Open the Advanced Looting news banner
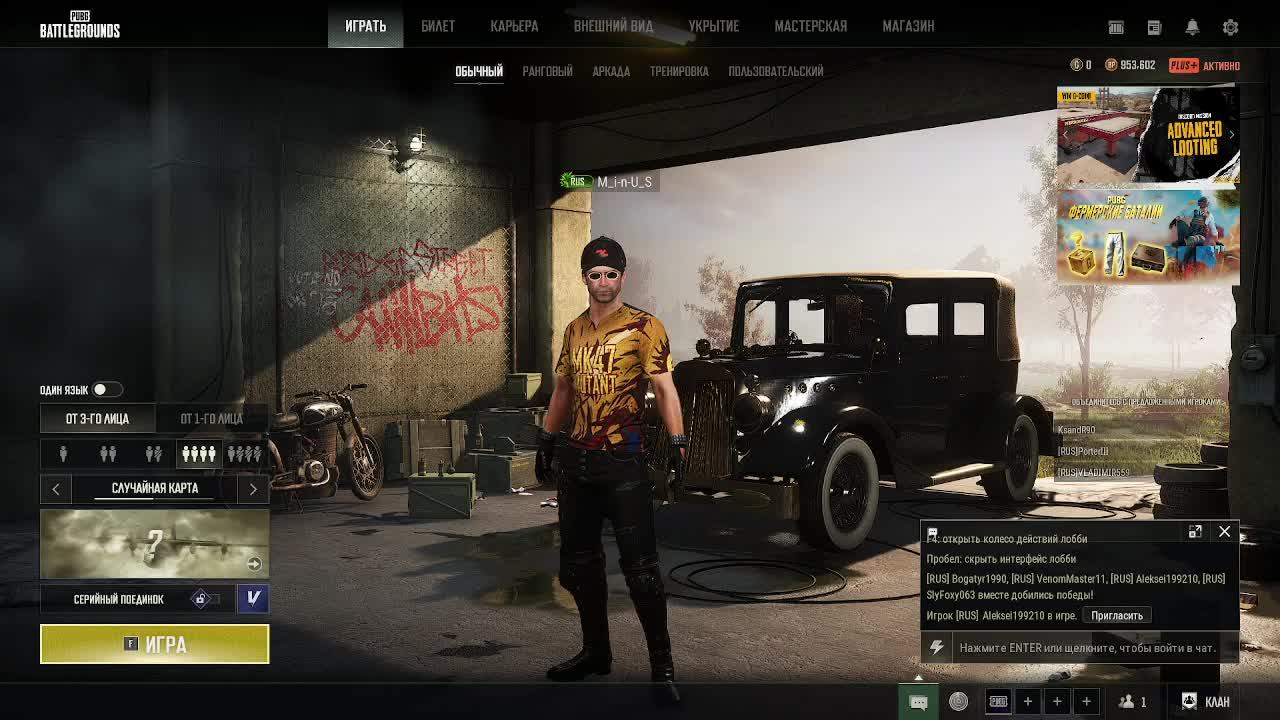The width and height of the screenshot is (1280, 720). [1148, 136]
